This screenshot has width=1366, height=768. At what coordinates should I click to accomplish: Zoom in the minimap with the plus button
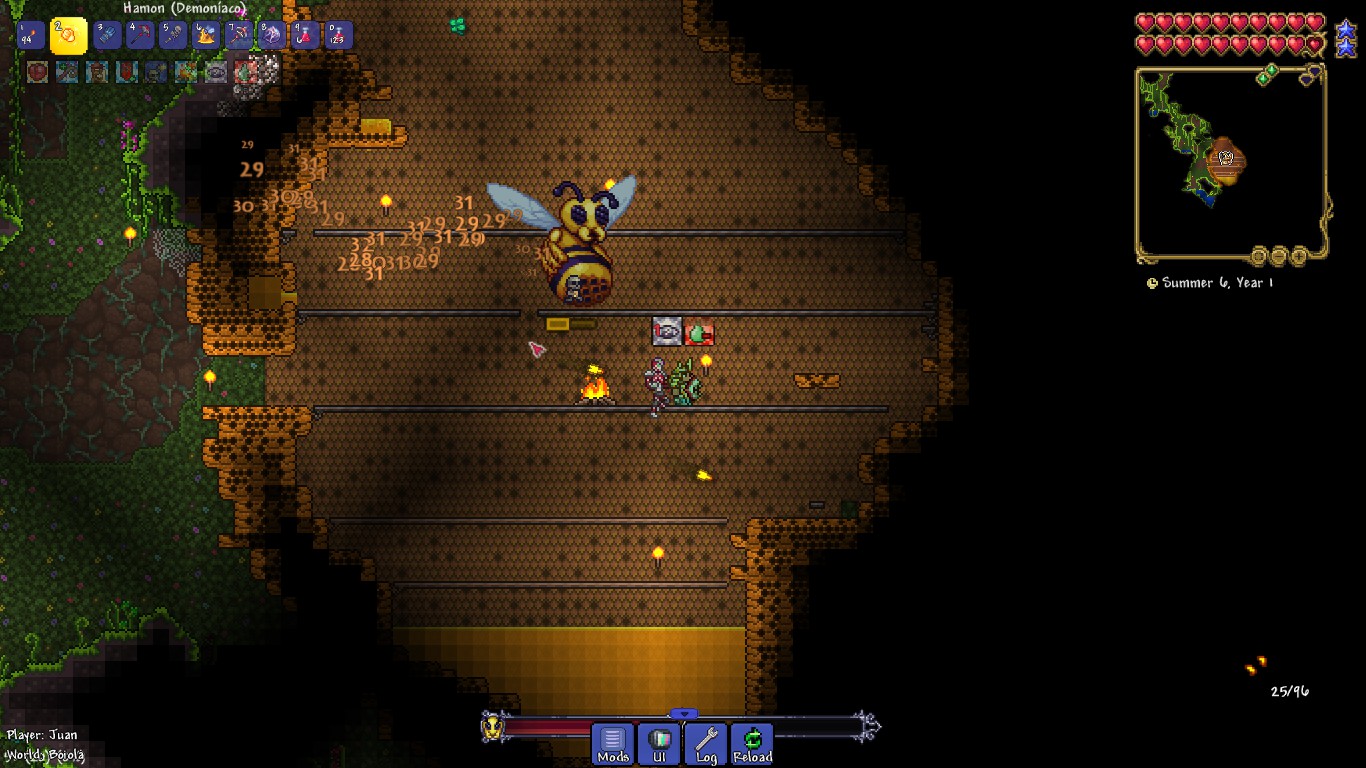pos(1299,256)
